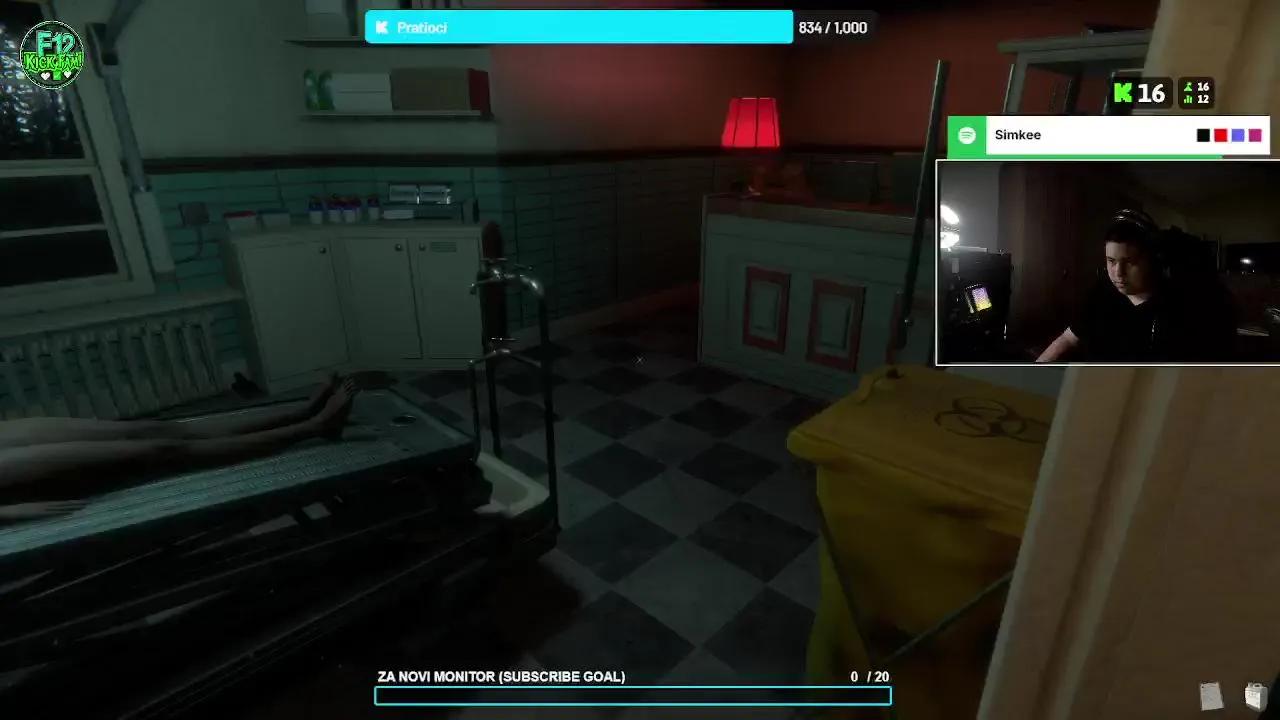The image size is (1280, 720).
Task: Click the green Kick K counter icon
Action: tap(1123, 93)
